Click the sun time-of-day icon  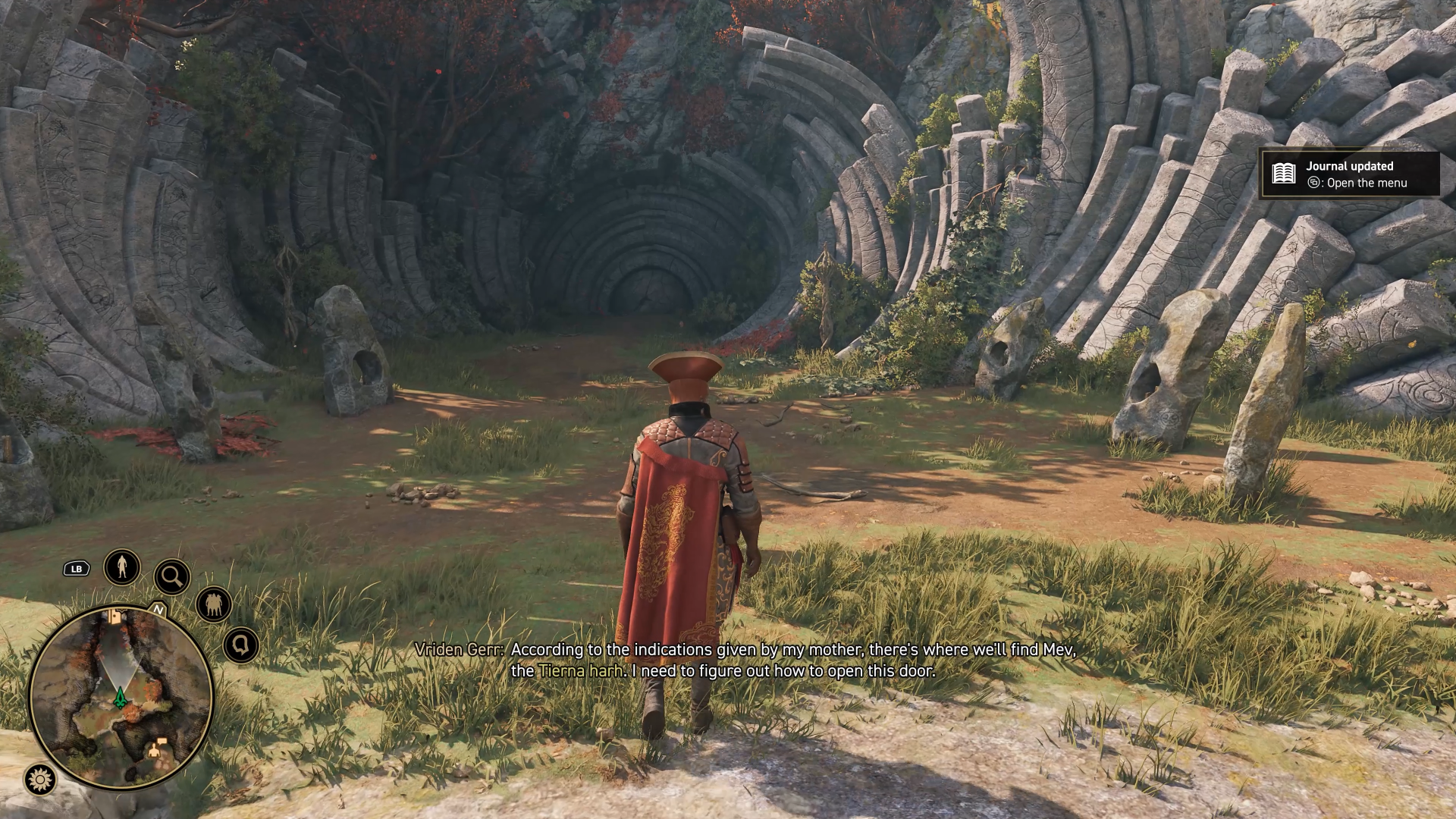click(39, 779)
